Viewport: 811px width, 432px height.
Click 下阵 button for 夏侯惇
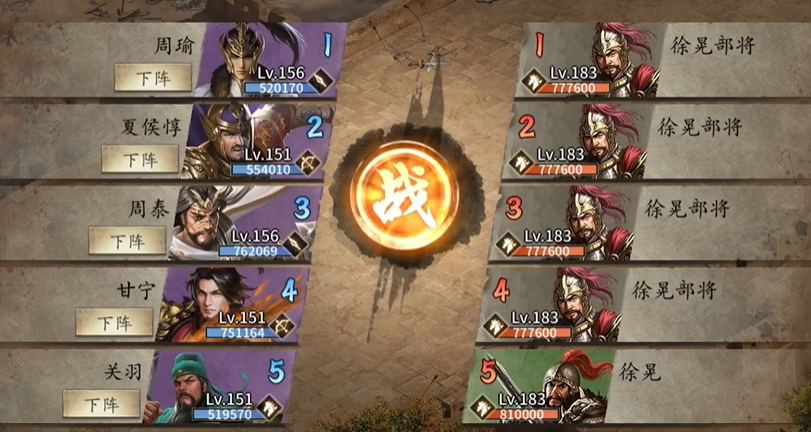click(139, 159)
